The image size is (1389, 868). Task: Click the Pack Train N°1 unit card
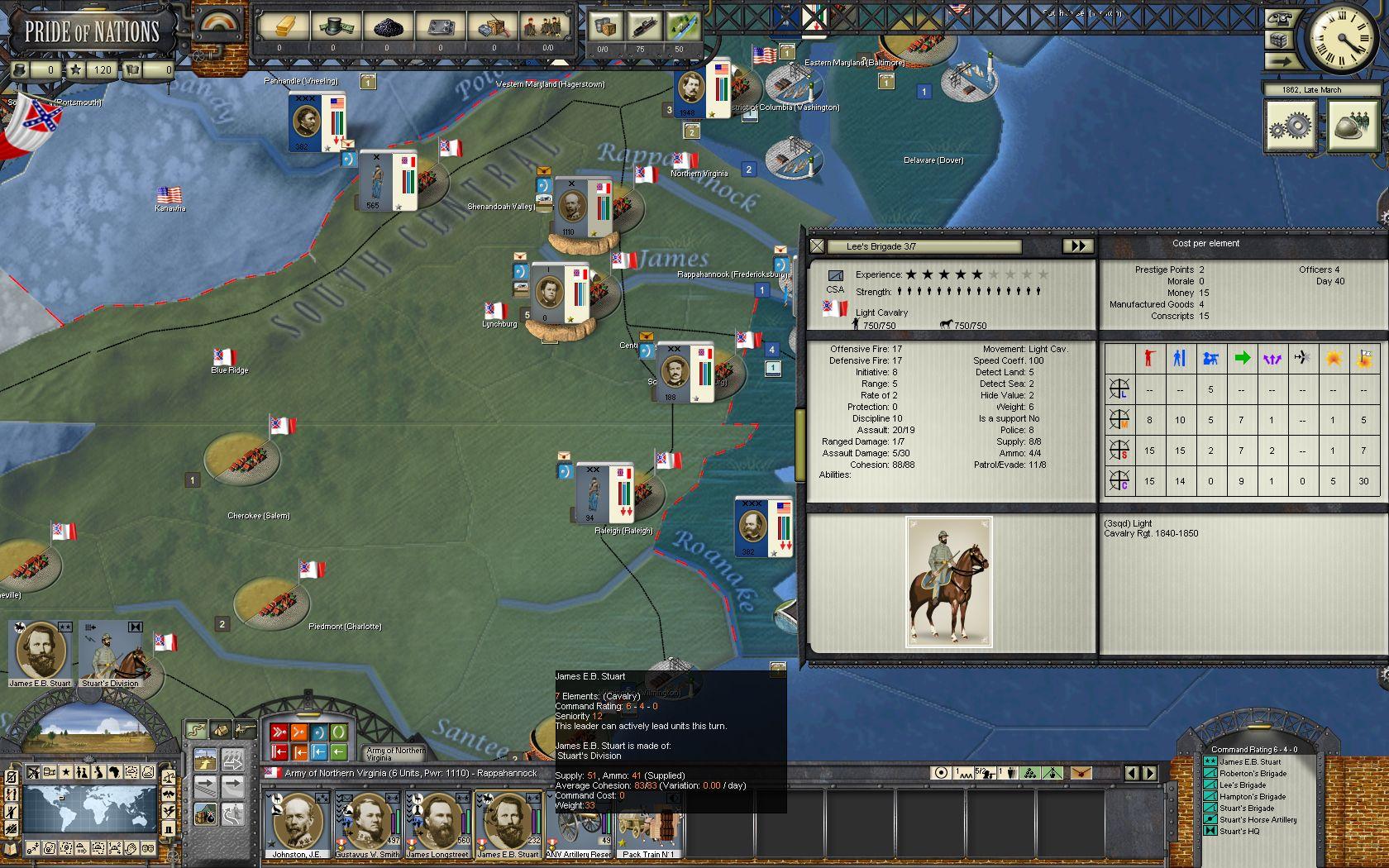click(x=649, y=827)
